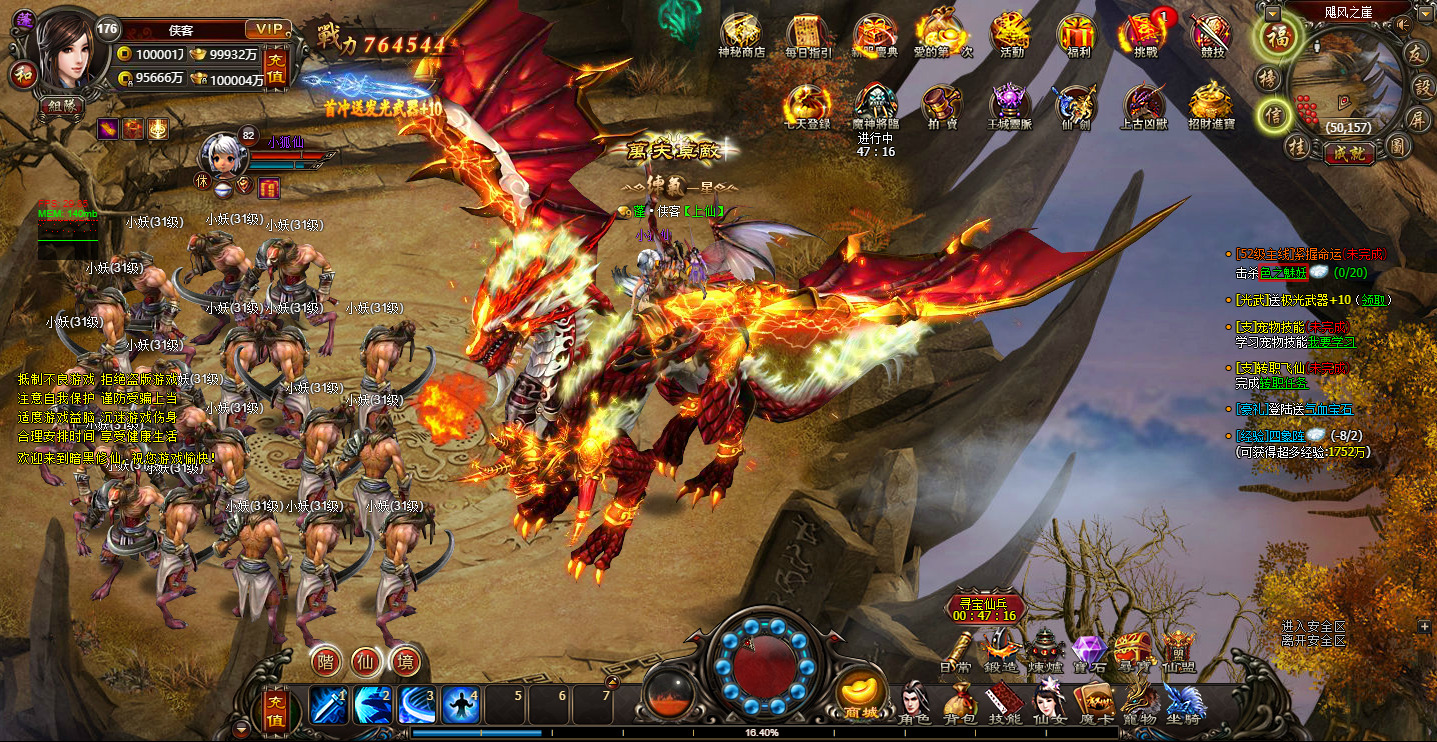Open the 招財進寶 gold pot icon
1437x742 pixels.
point(1211,105)
